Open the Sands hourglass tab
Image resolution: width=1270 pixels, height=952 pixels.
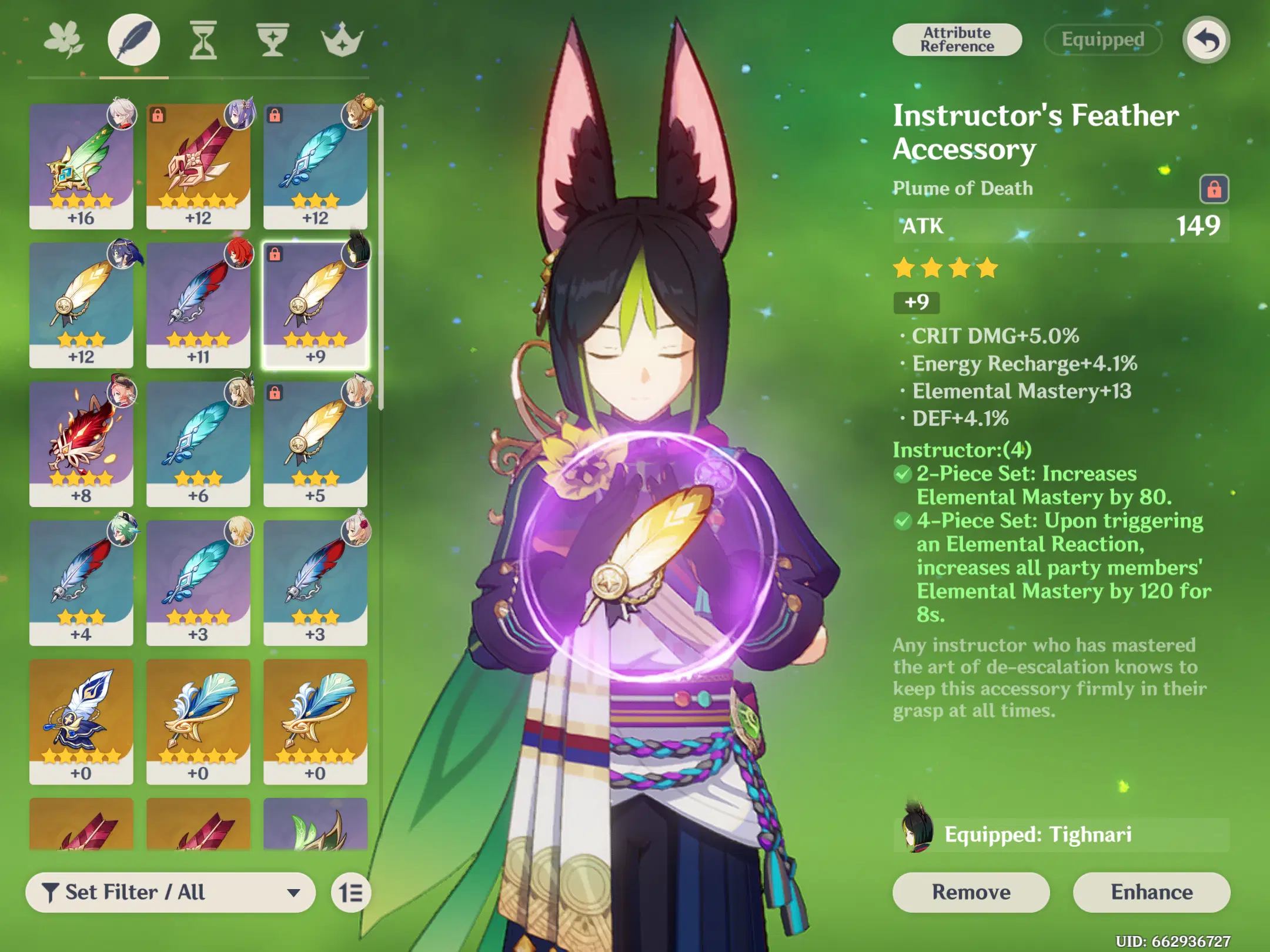203,40
